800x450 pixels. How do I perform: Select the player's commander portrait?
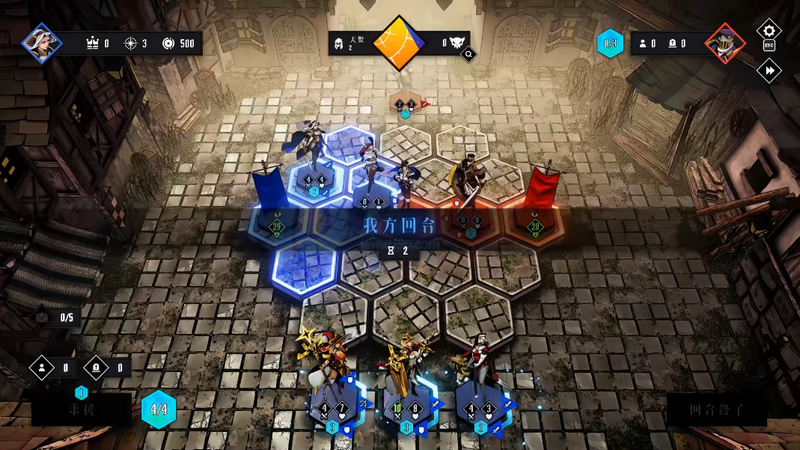[42, 43]
